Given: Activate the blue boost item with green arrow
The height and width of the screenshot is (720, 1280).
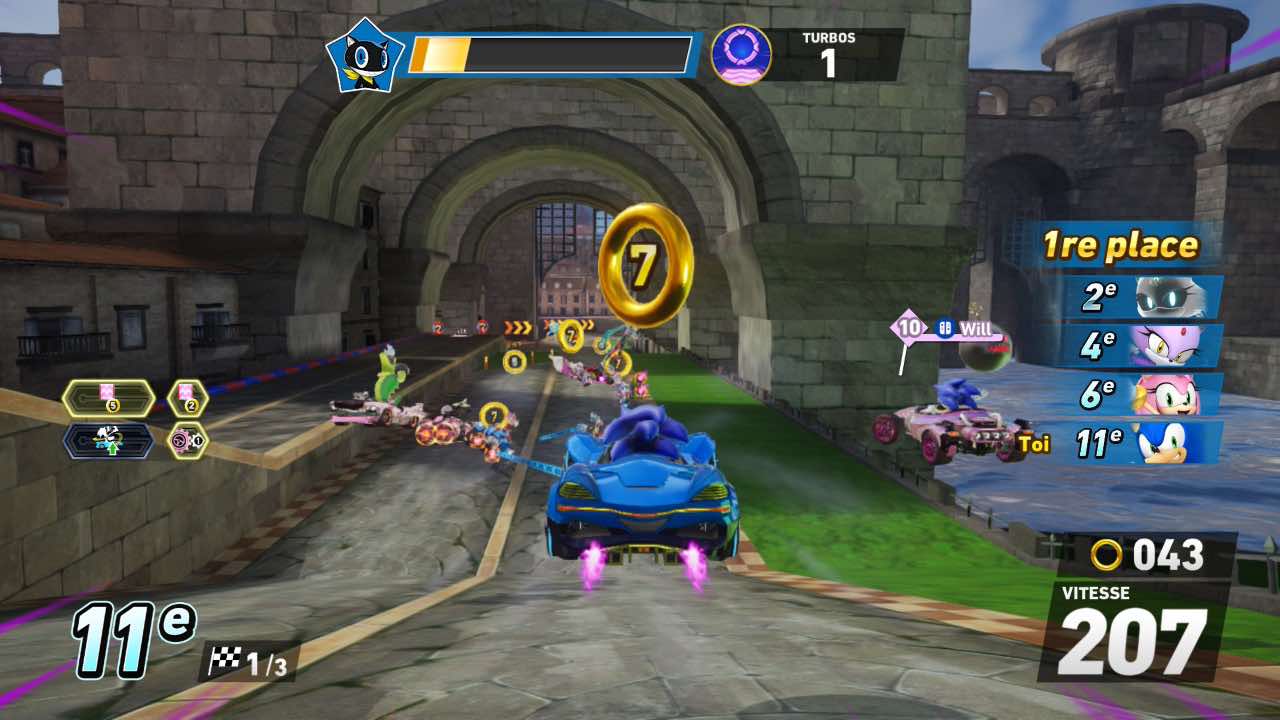Looking at the screenshot, I should [107, 440].
